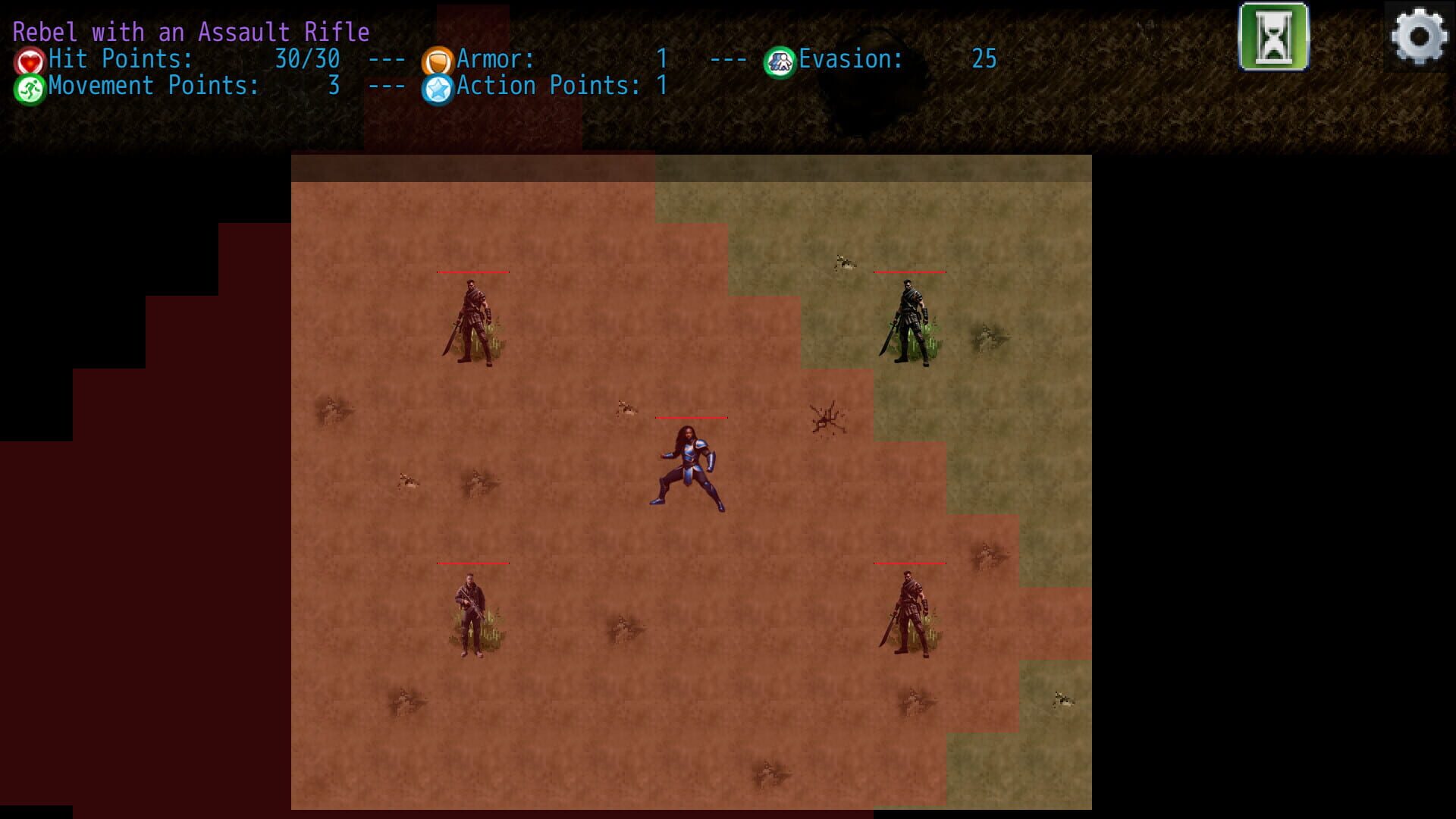
Task: Click the Action Points value of 1
Action: [x=664, y=86]
